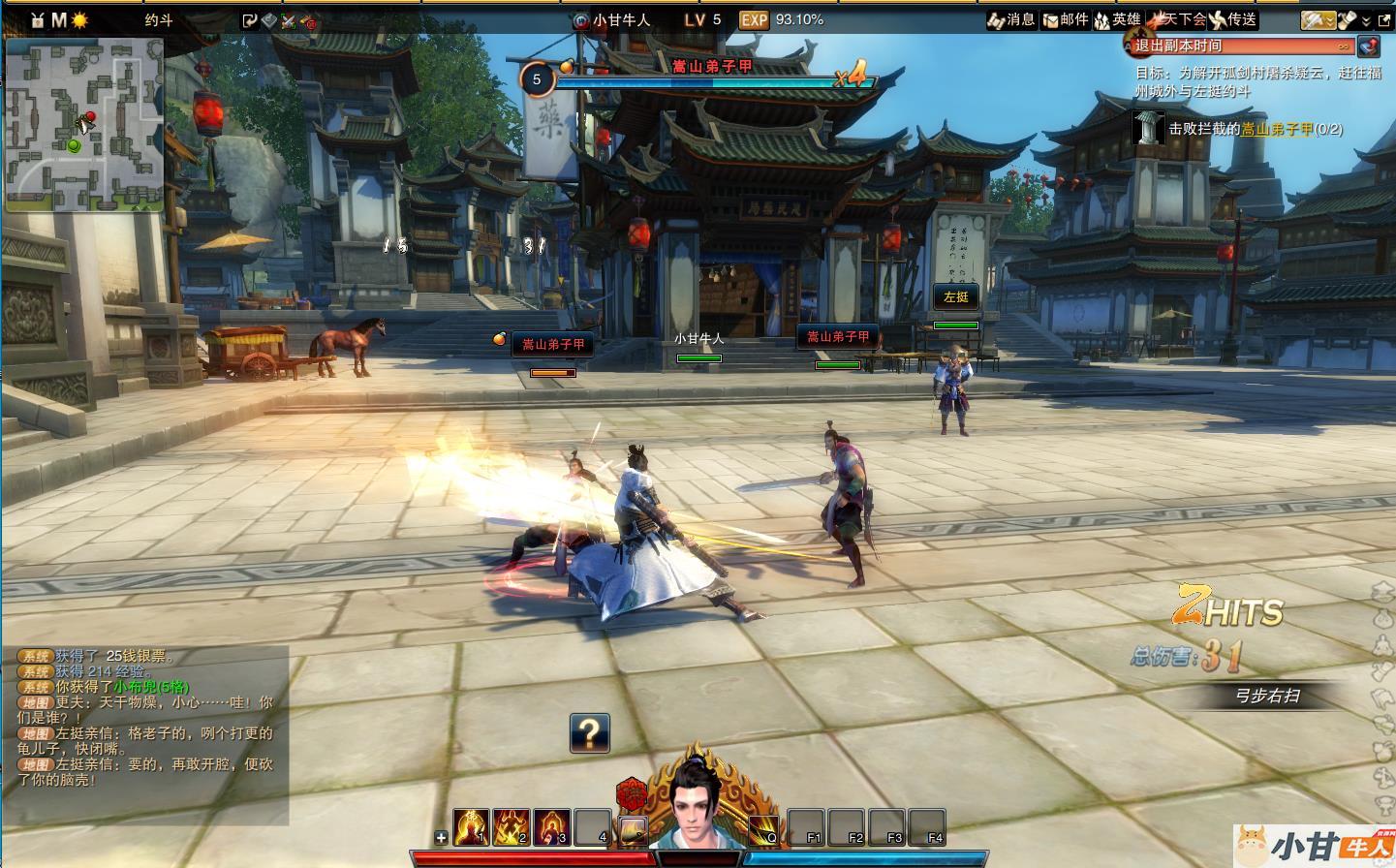
Task: Open the 消息 messages panel
Action: (1010, 19)
